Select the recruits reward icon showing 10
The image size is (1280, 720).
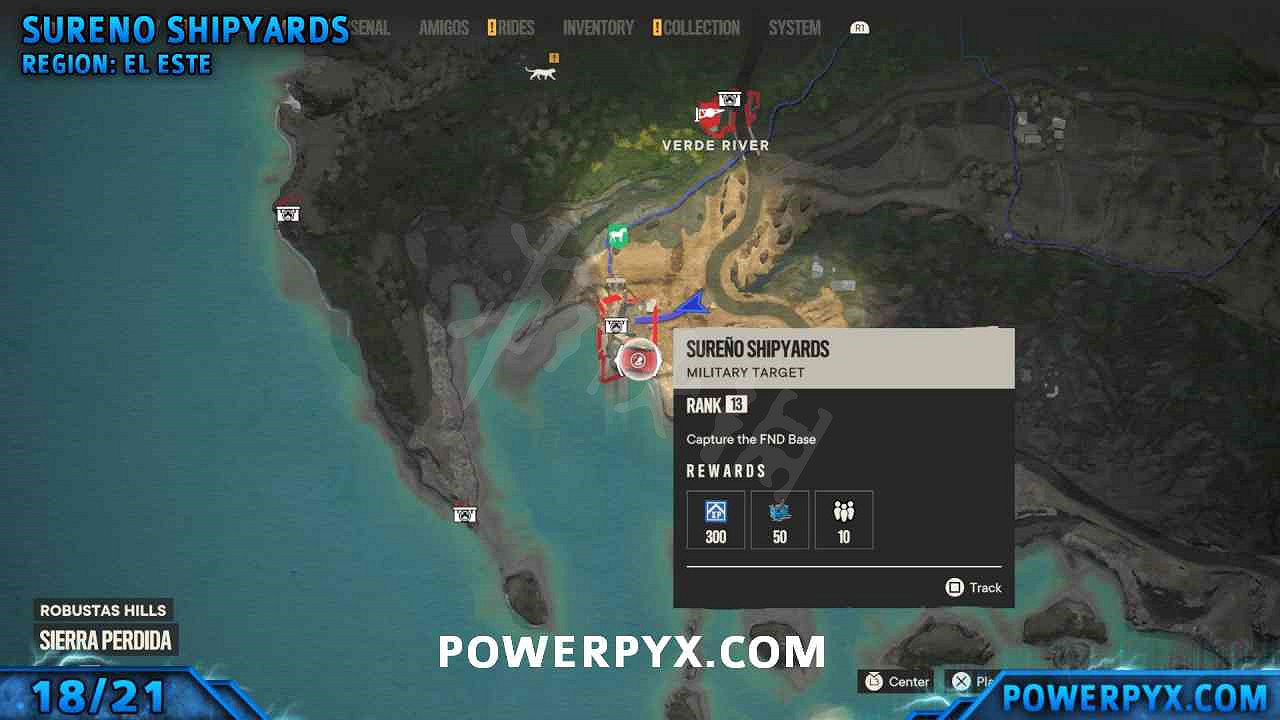(x=844, y=519)
